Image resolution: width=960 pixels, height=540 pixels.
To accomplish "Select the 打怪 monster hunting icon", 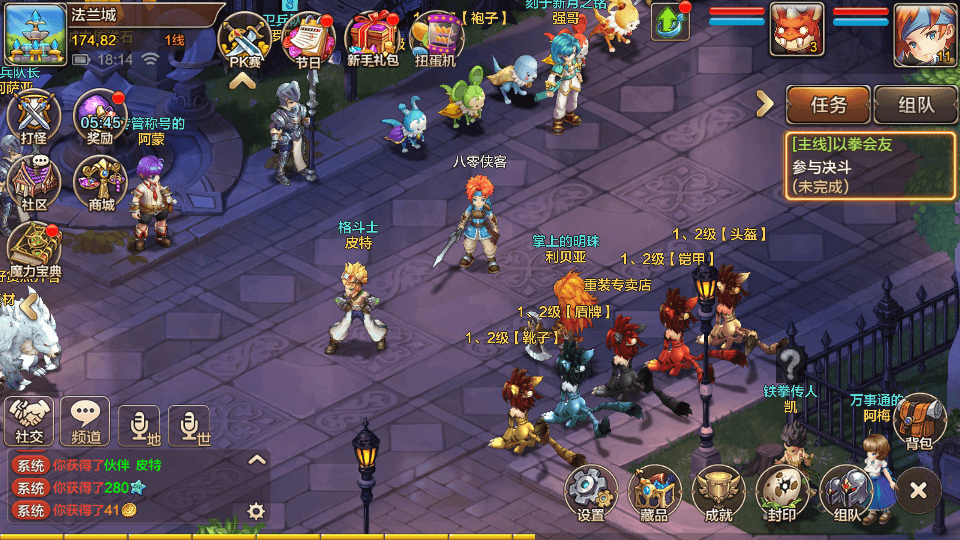I will tap(34, 117).
